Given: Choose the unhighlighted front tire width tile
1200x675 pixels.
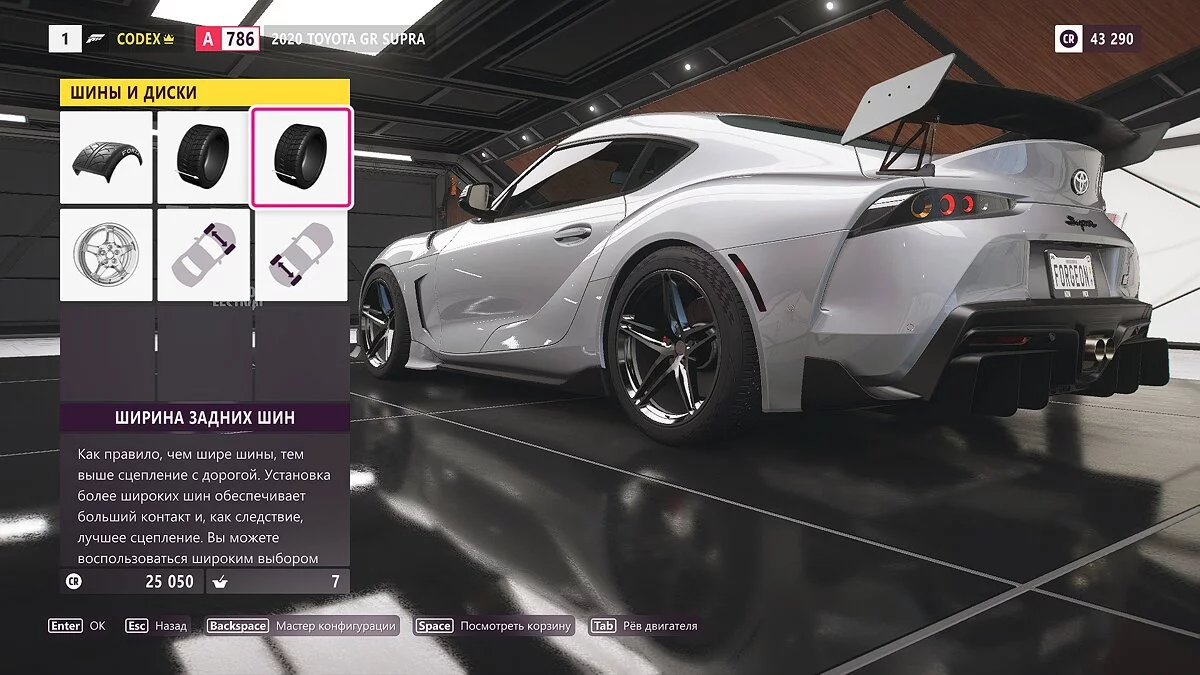Looking at the screenshot, I should click(203, 158).
